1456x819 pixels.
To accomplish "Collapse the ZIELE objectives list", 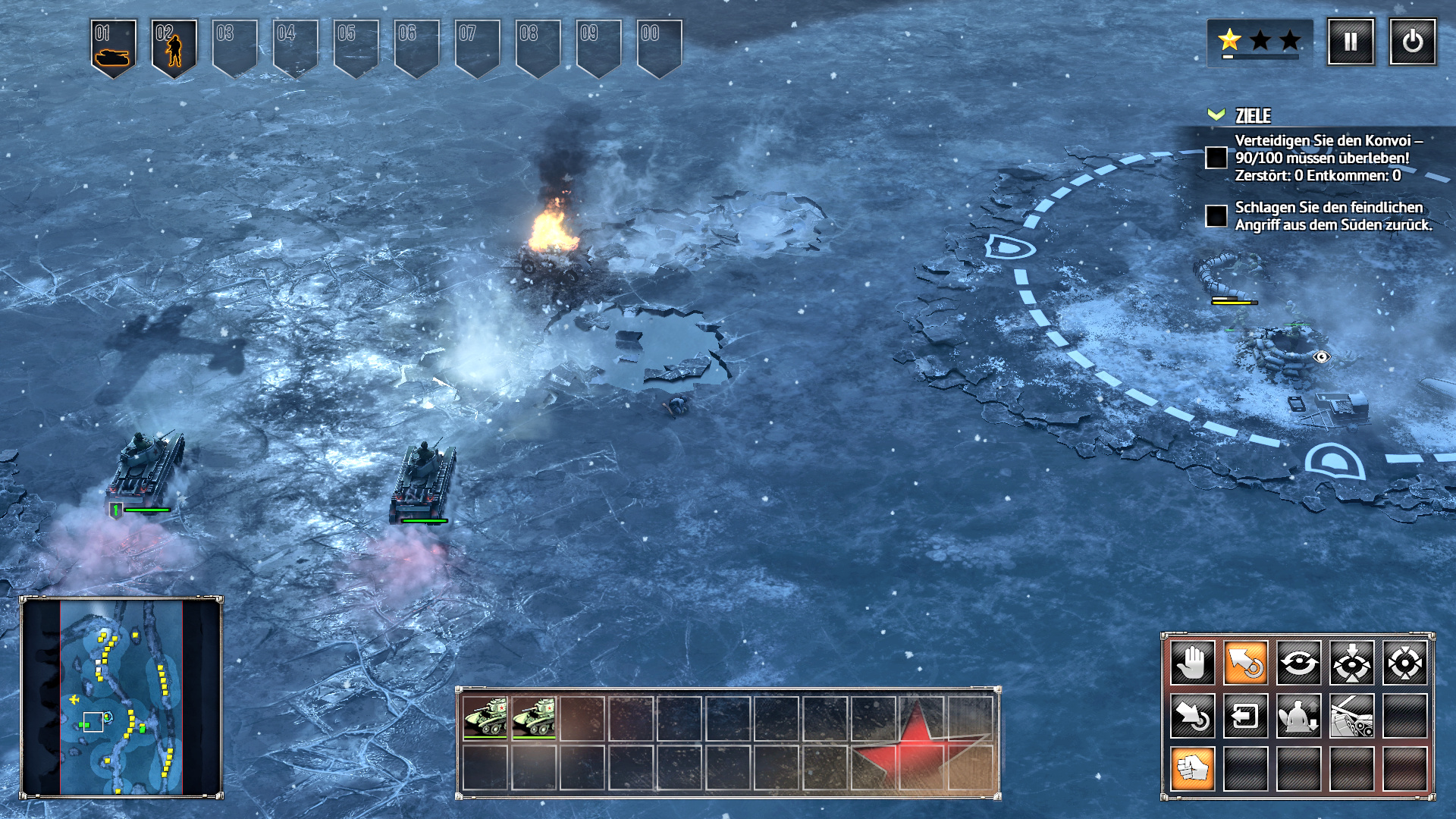I will pos(1216,115).
